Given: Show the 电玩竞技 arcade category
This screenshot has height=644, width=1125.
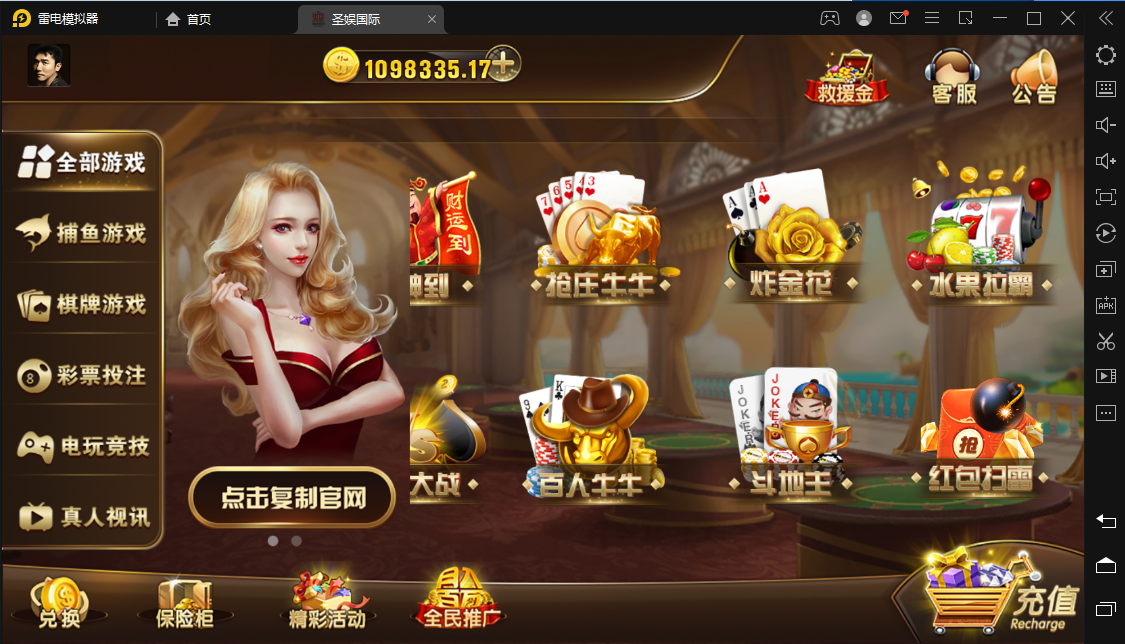Looking at the screenshot, I should coord(82,446).
